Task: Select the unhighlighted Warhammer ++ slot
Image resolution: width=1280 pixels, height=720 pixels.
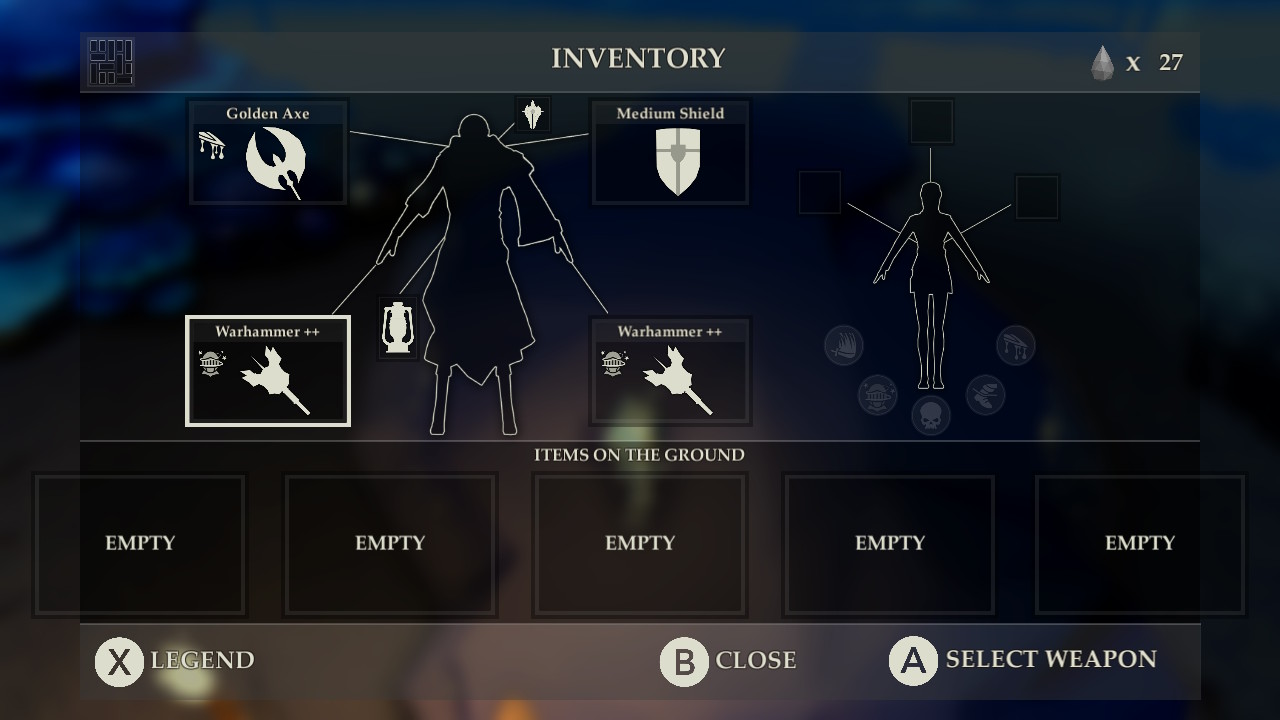Action: coord(670,371)
